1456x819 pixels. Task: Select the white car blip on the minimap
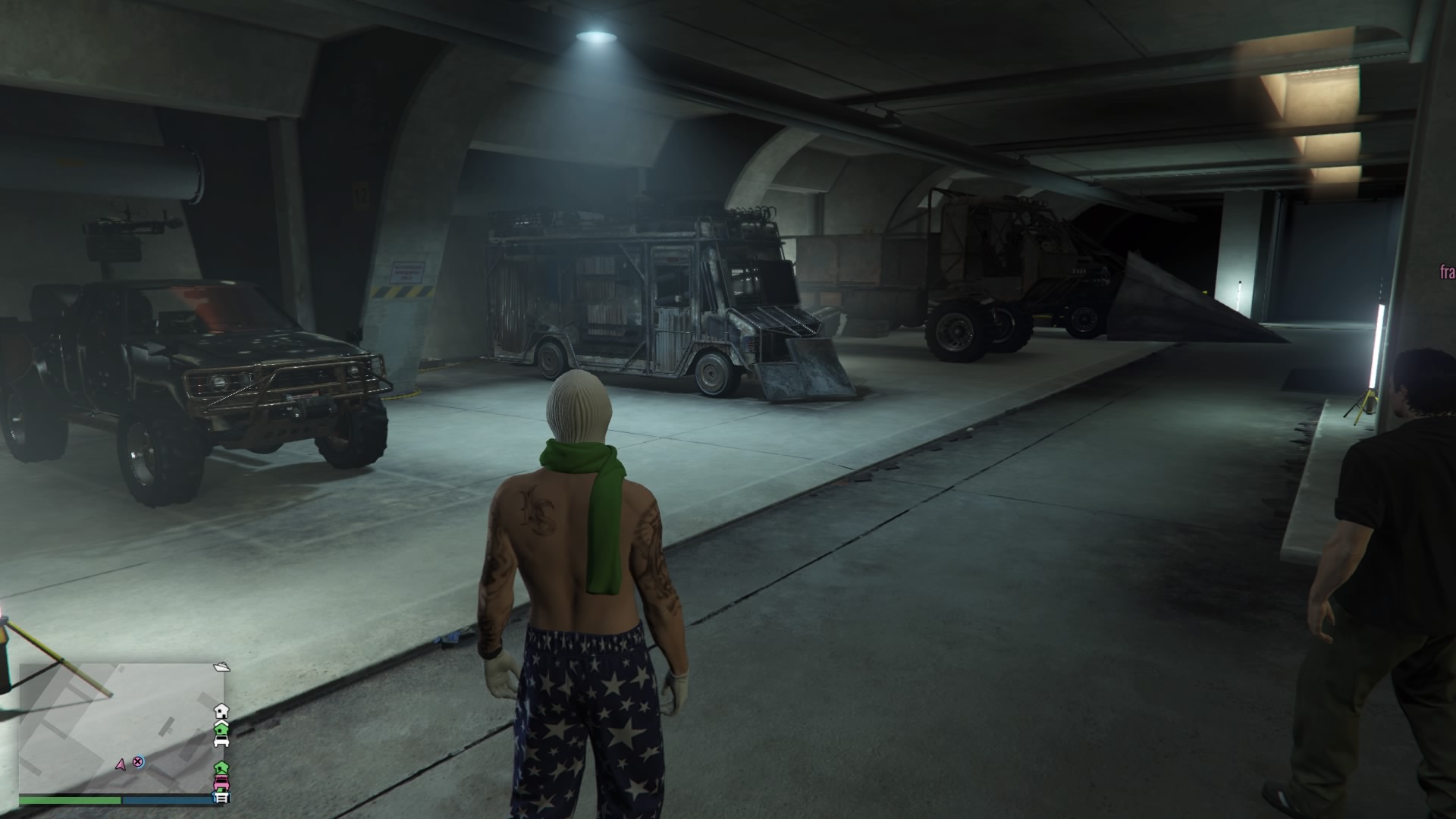click(x=221, y=742)
